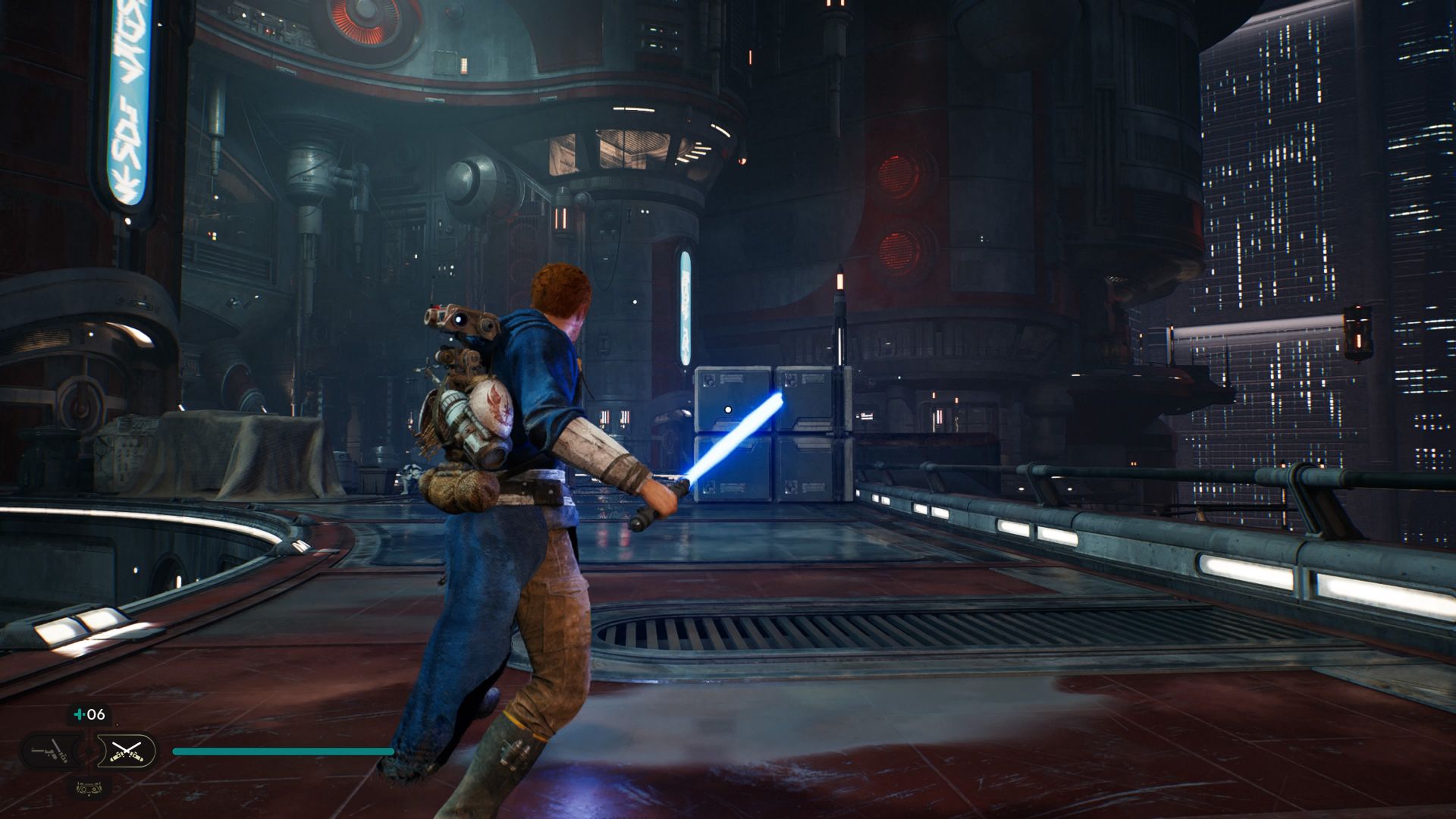The height and width of the screenshot is (819, 1456).
Task: Switch to the left weapon stance tab
Action: [x=50, y=750]
